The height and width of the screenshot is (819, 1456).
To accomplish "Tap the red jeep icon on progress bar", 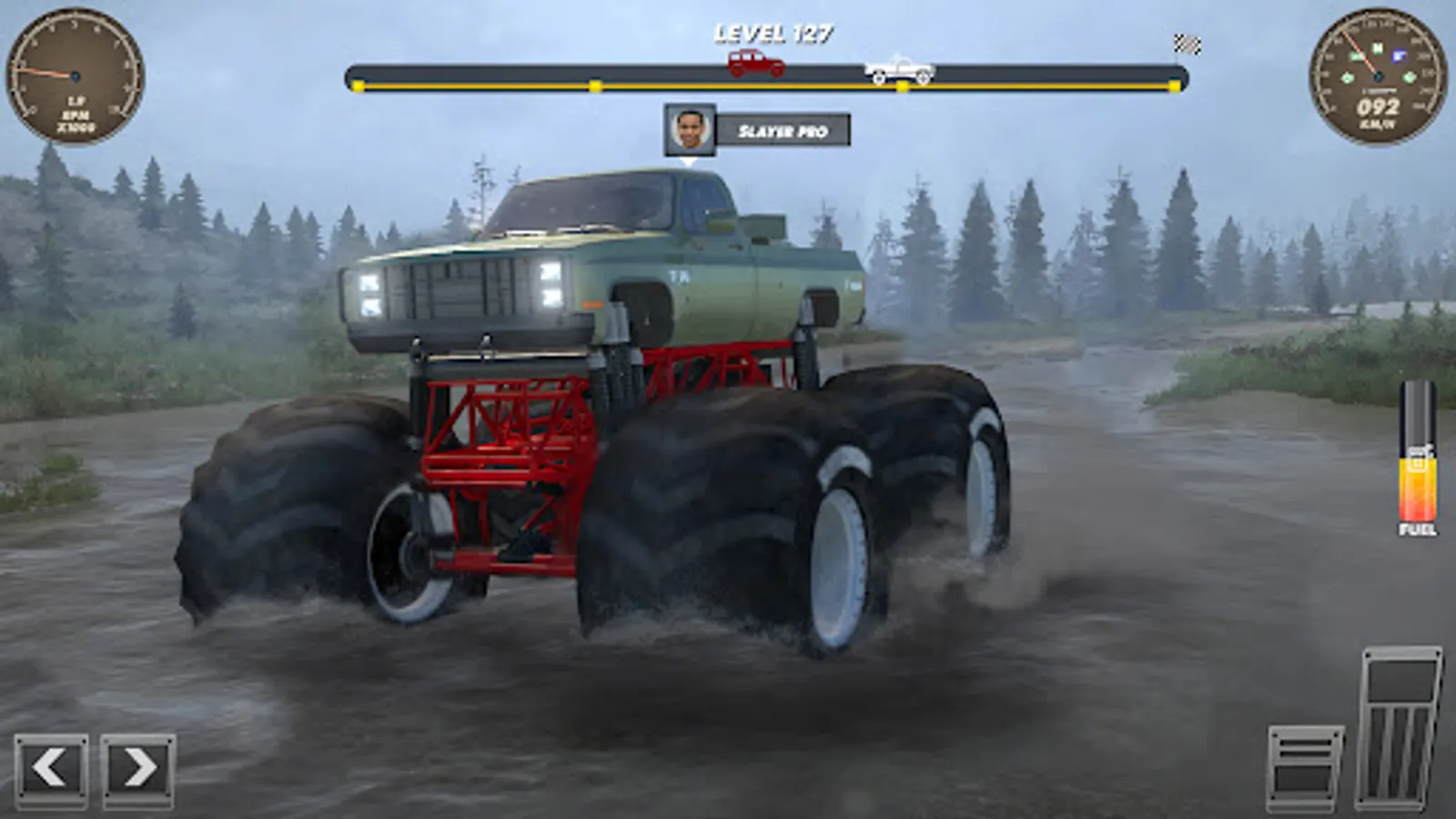I will tap(753, 62).
